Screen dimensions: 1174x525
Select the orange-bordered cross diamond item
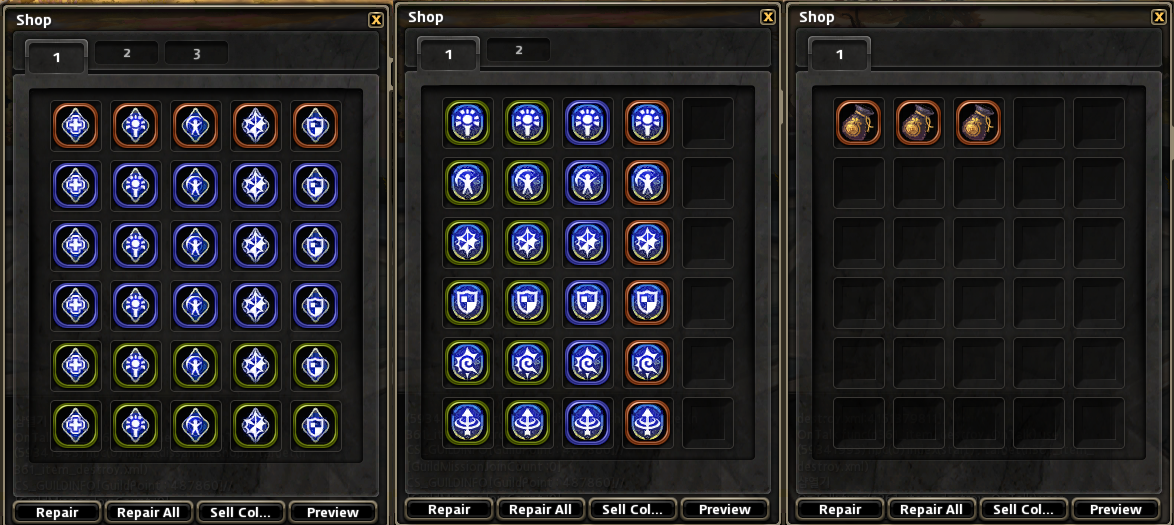[x=75, y=126]
